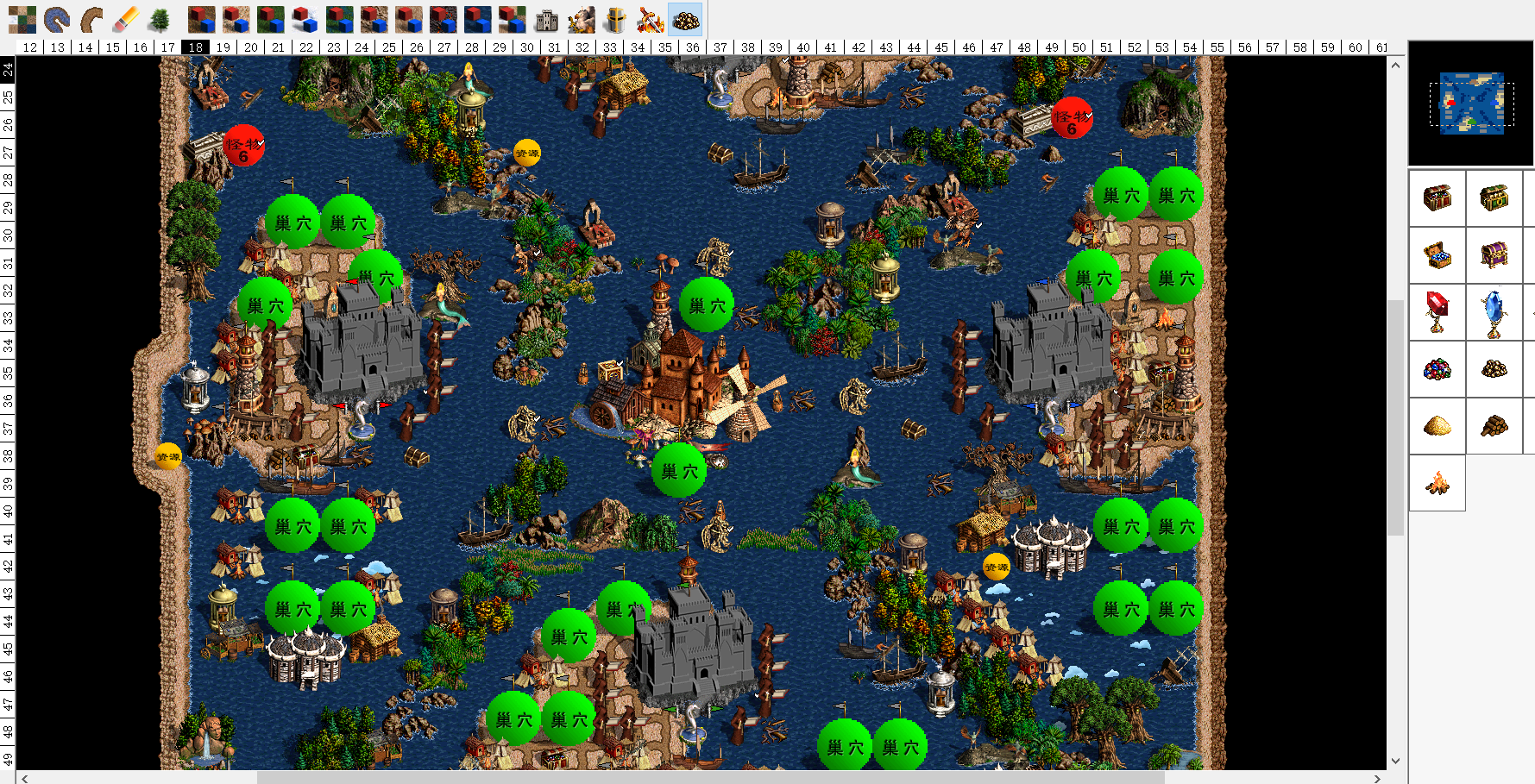Pick the red crystal object
This screenshot has width=1535, height=784.
pos(1437,311)
